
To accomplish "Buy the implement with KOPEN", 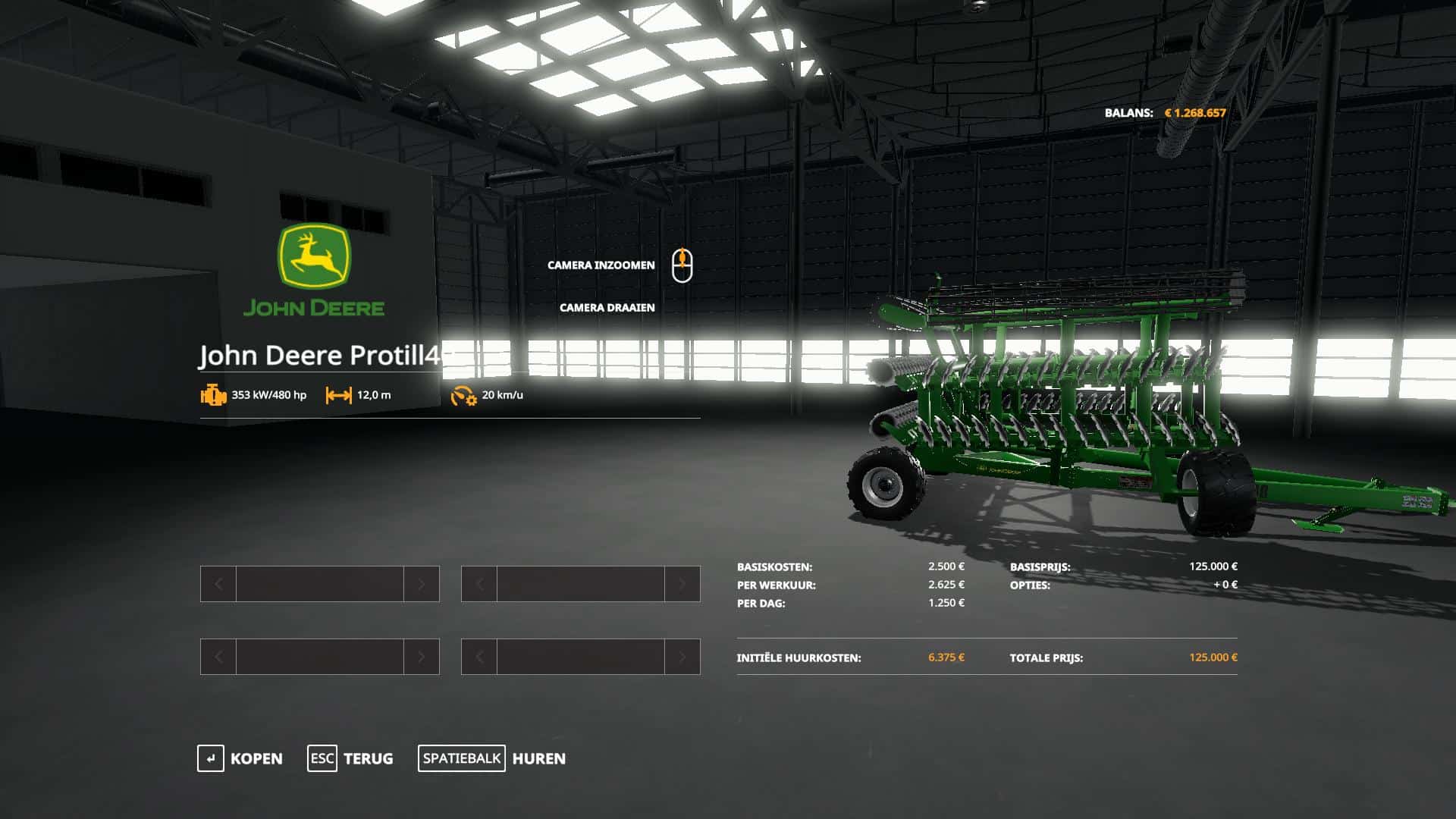I will (x=240, y=758).
